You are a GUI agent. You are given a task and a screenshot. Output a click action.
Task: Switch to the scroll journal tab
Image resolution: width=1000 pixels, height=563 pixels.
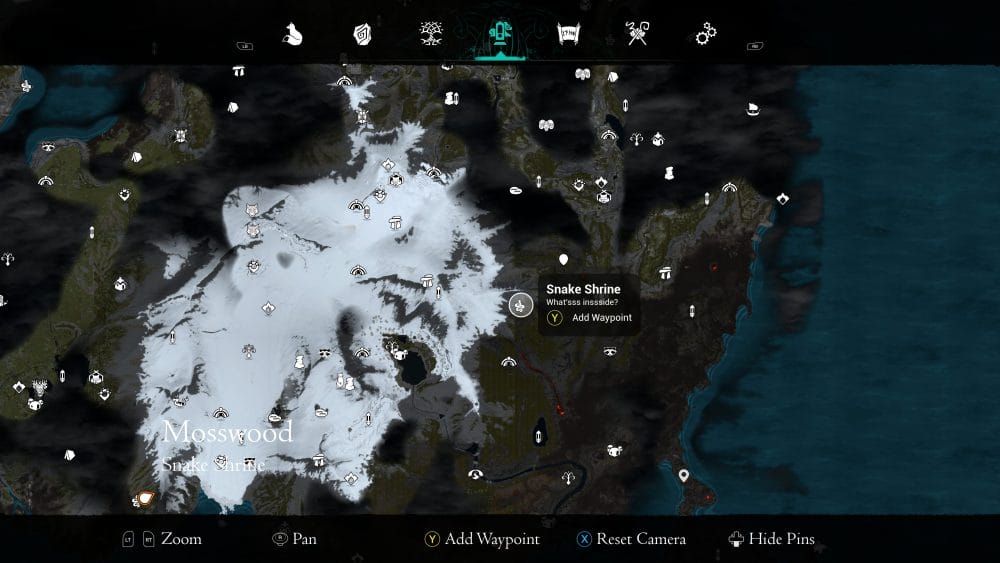pos(569,35)
